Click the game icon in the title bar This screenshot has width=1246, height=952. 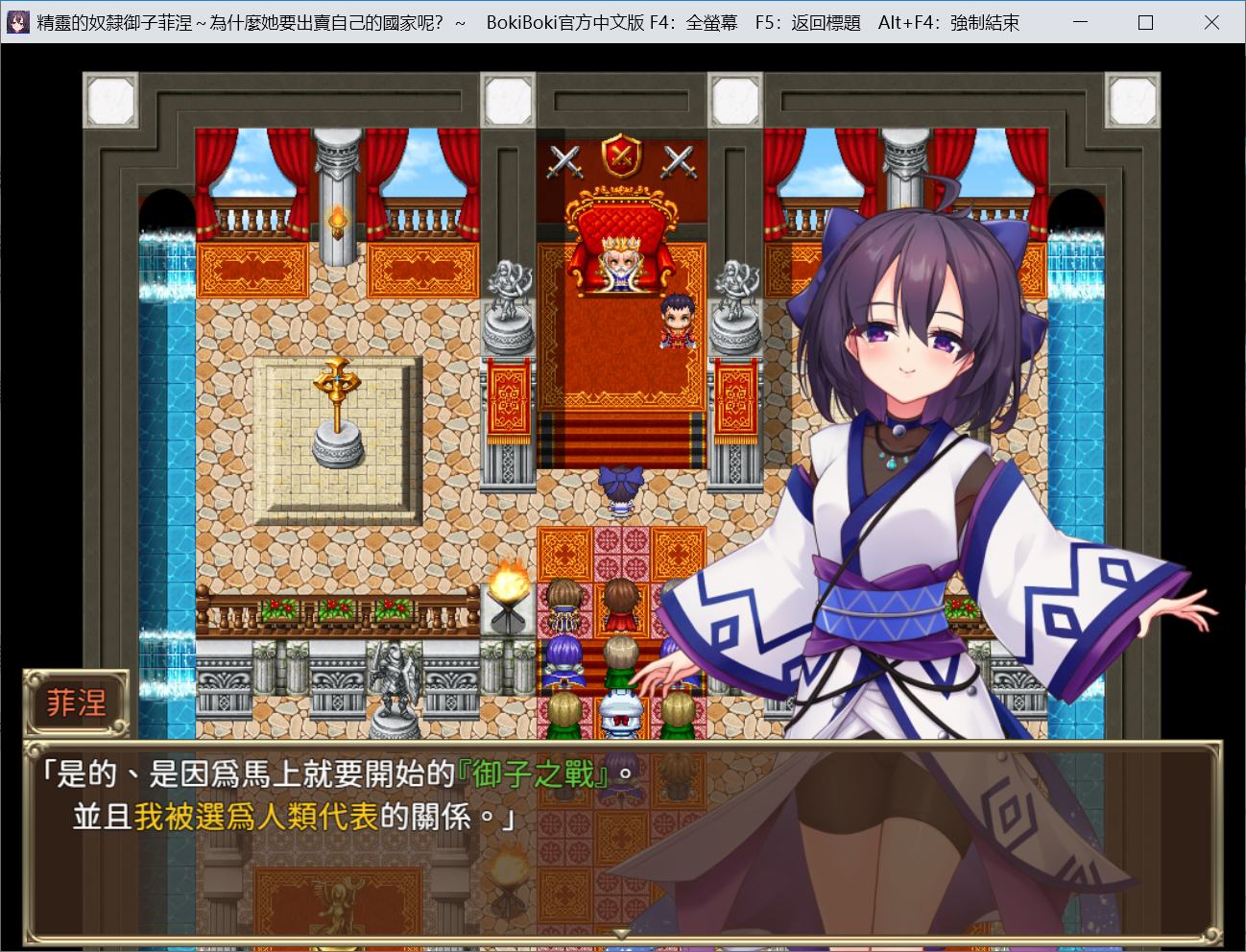click(16, 22)
